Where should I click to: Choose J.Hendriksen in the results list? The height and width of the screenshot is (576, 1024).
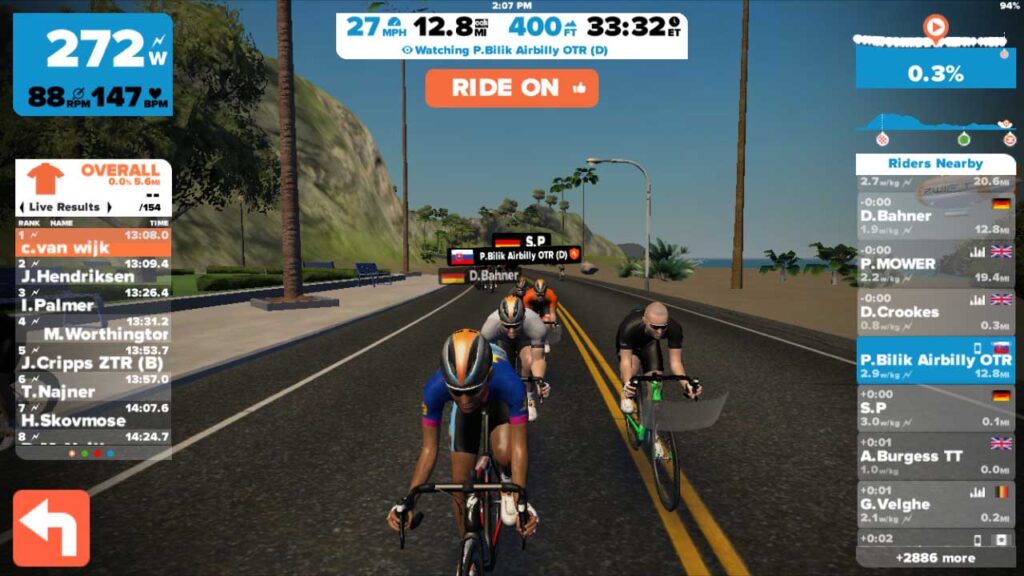point(93,271)
